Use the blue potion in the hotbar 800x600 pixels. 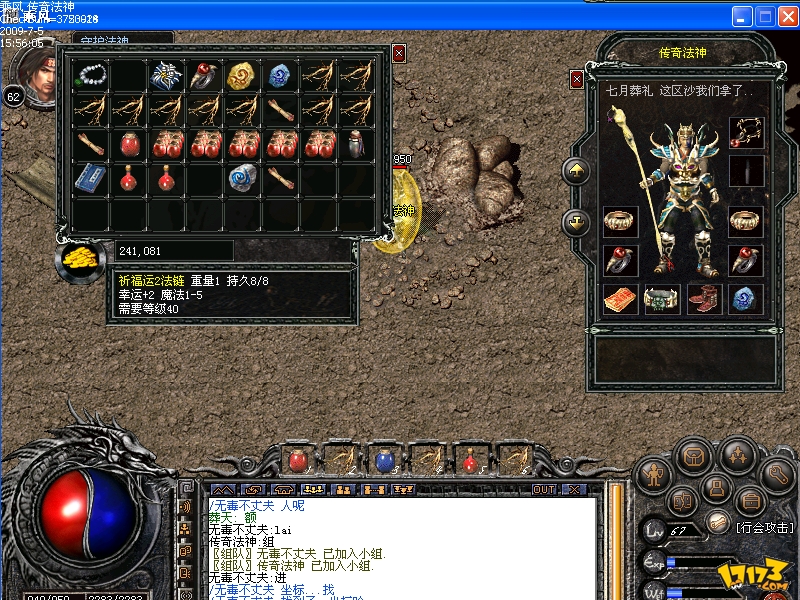coord(384,460)
